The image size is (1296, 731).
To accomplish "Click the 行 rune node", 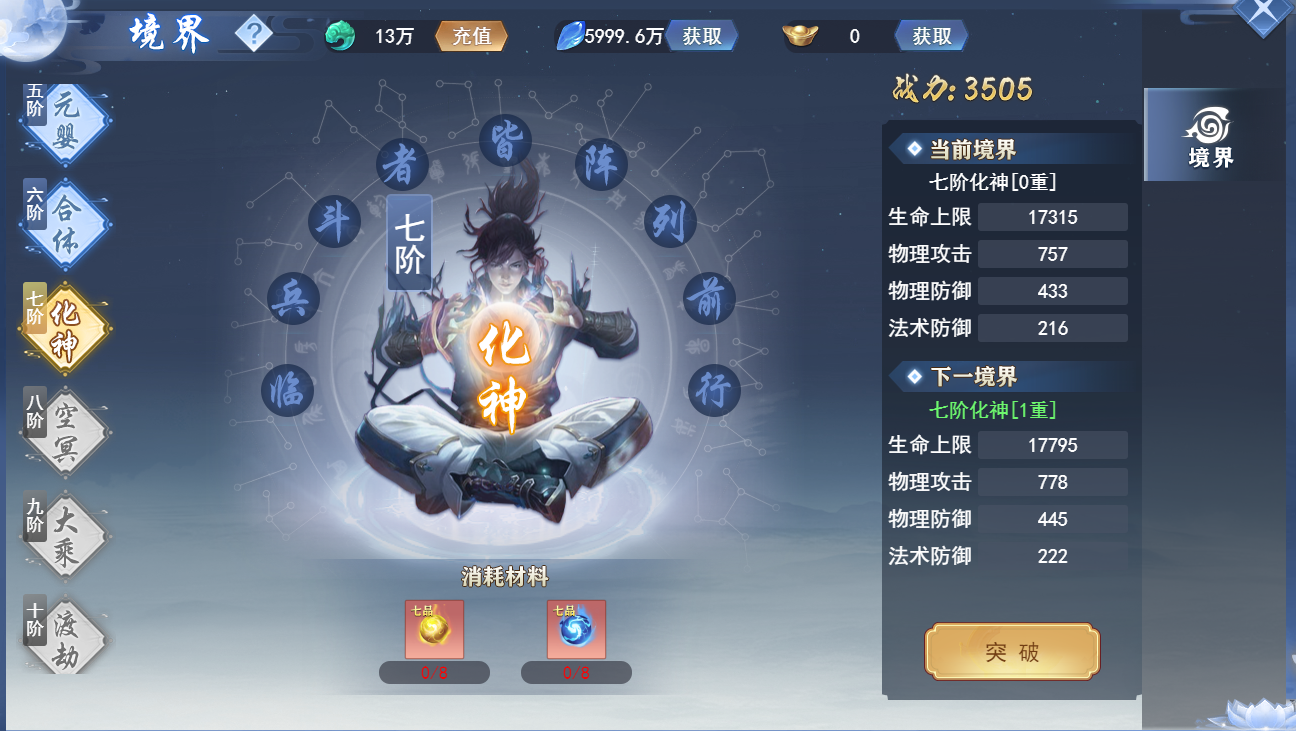I will (x=714, y=390).
